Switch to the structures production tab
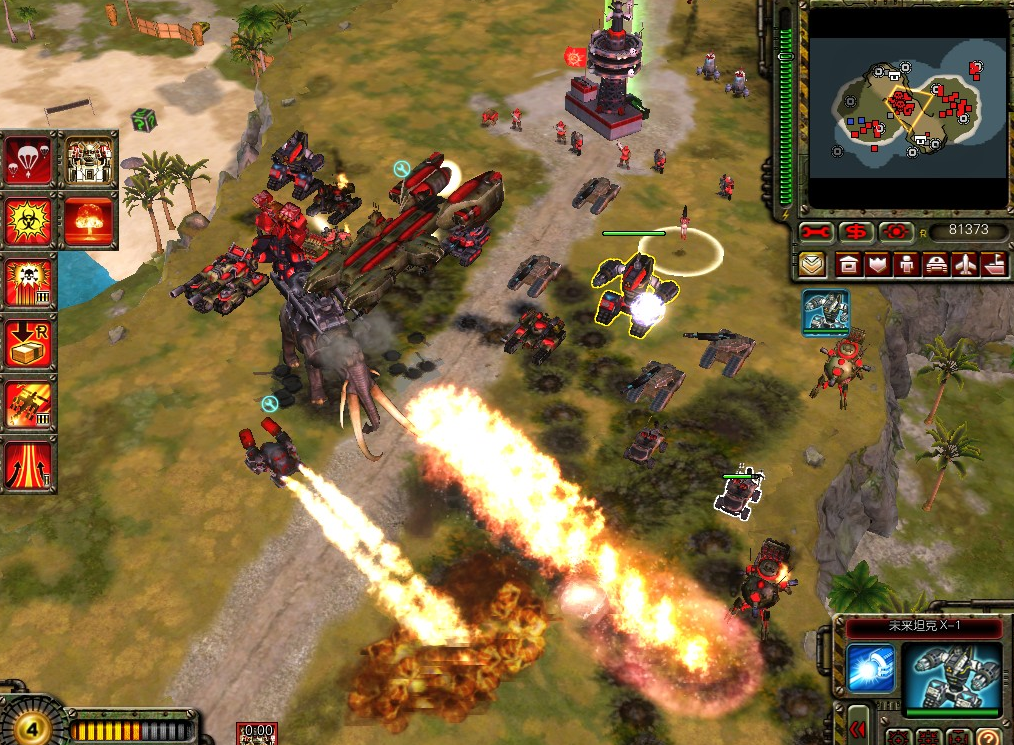Image resolution: width=1014 pixels, height=745 pixels. [x=848, y=265]
